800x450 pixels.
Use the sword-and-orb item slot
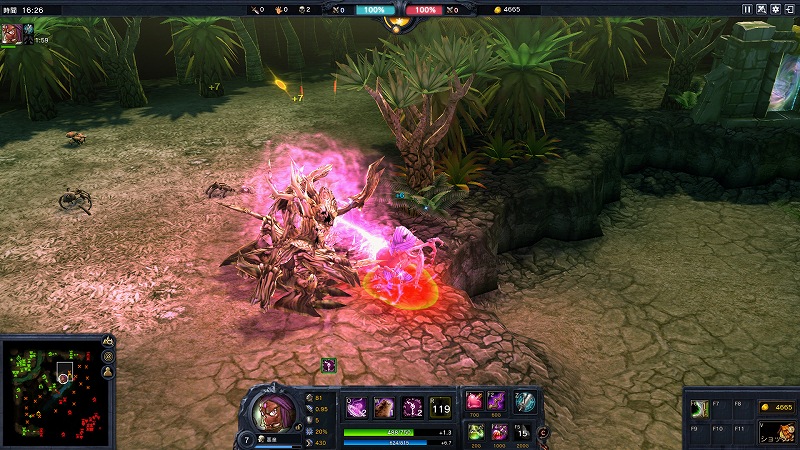pyautogui.click(x=525, y=401)
